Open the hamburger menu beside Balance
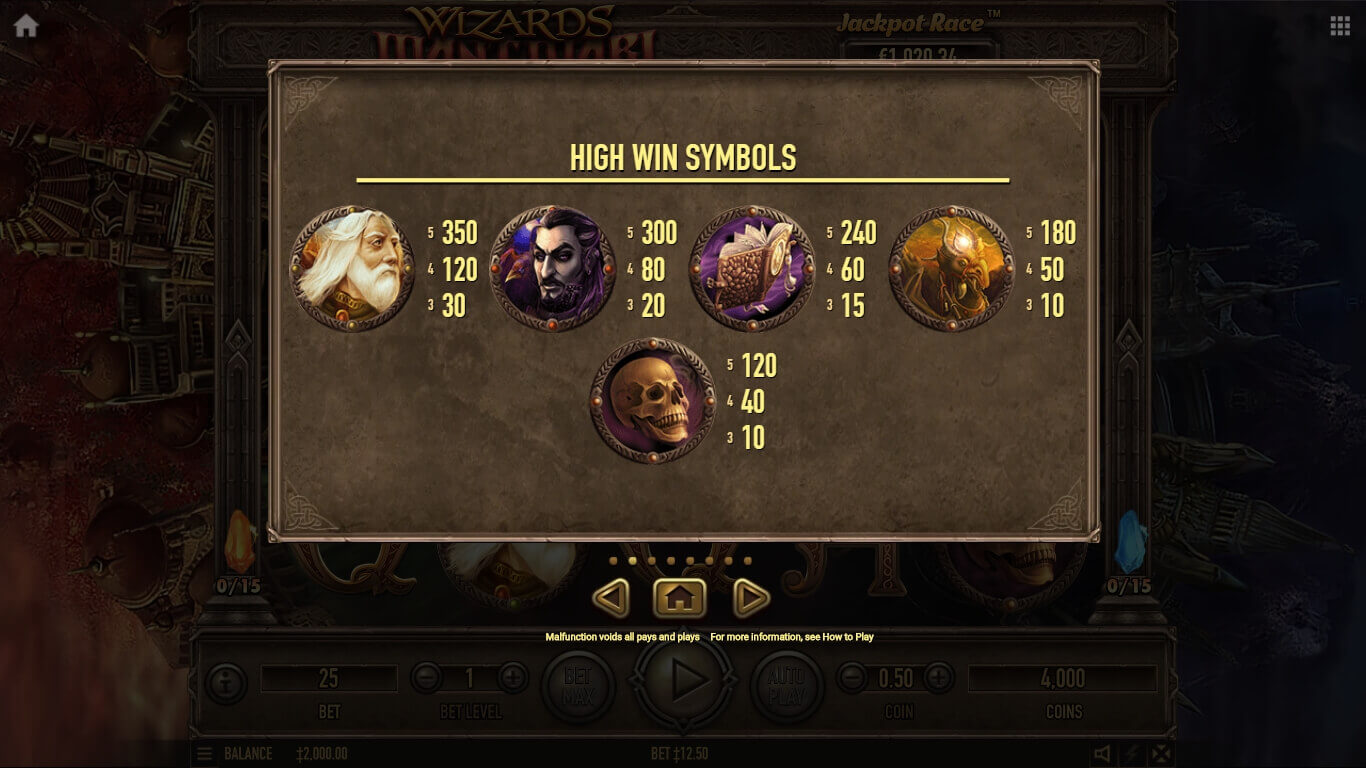1366x768 pixels. [204, 754]
